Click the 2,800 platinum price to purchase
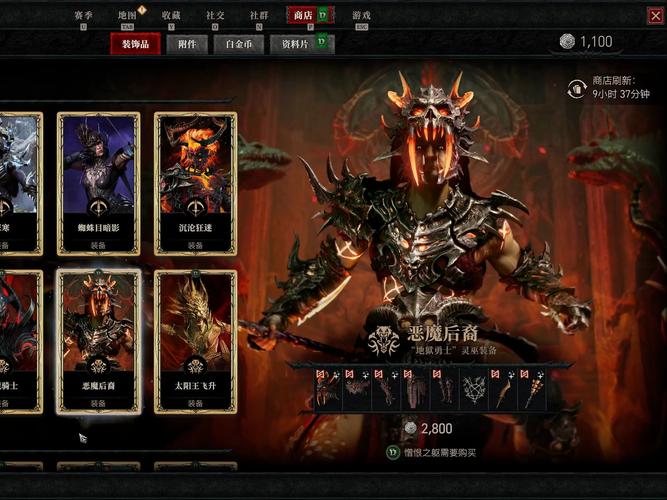Image resolution: width=667 pixels, height=500 pixels. tap(428, 428)
